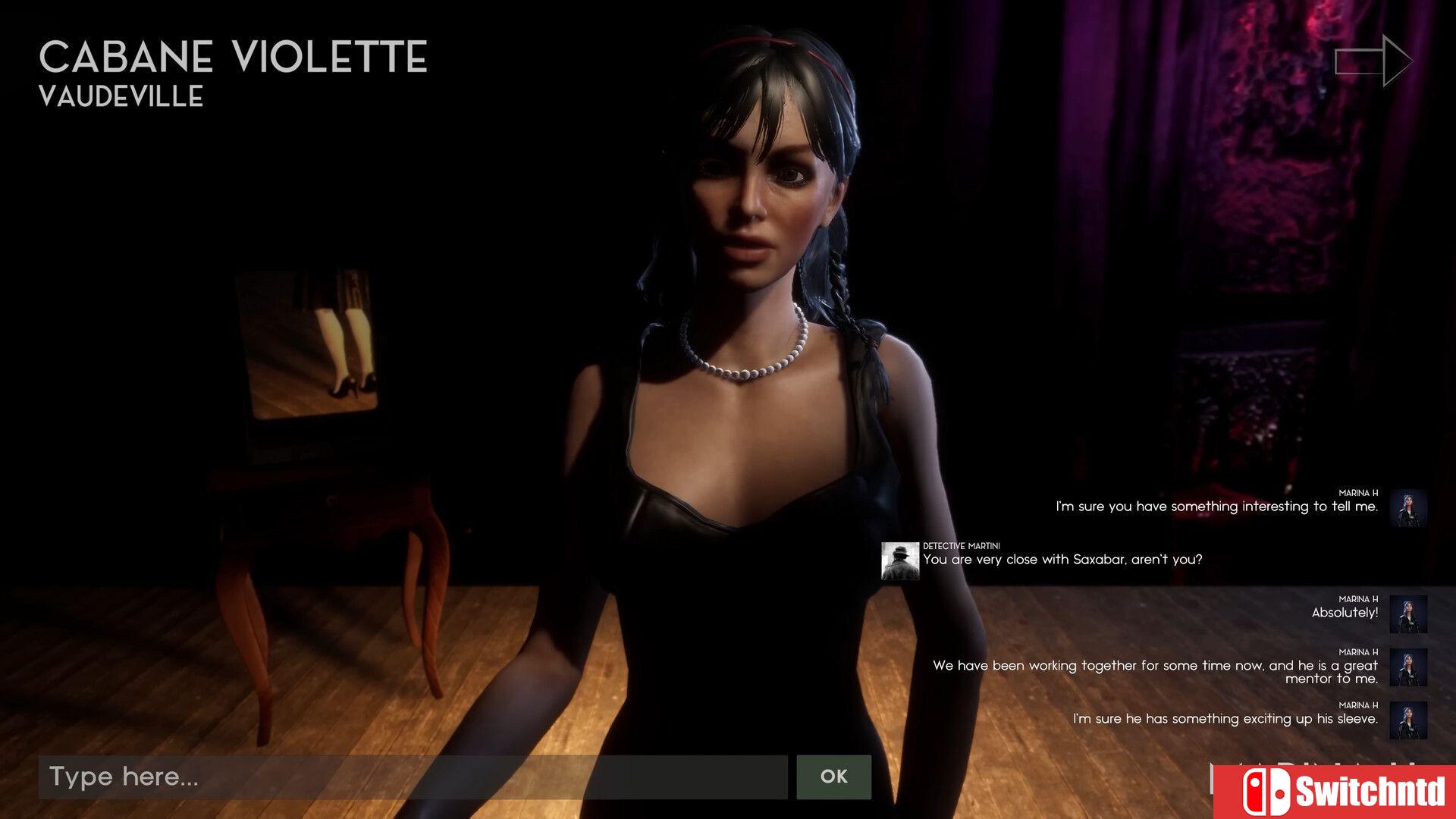Screen dimensions: 1456x819
Task: Go to the next location with the arrow
Action: coord(1373,61)
